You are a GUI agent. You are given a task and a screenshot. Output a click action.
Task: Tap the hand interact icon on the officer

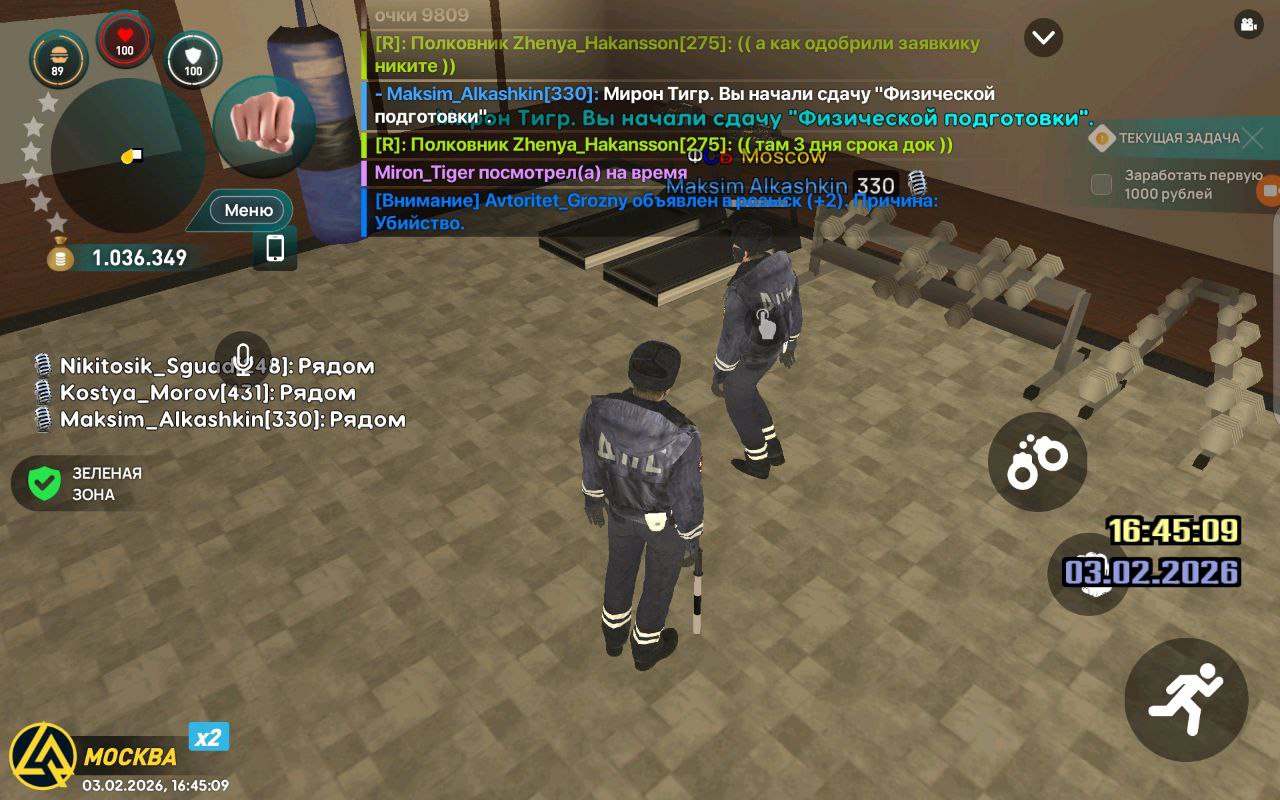tap(765, 323)
